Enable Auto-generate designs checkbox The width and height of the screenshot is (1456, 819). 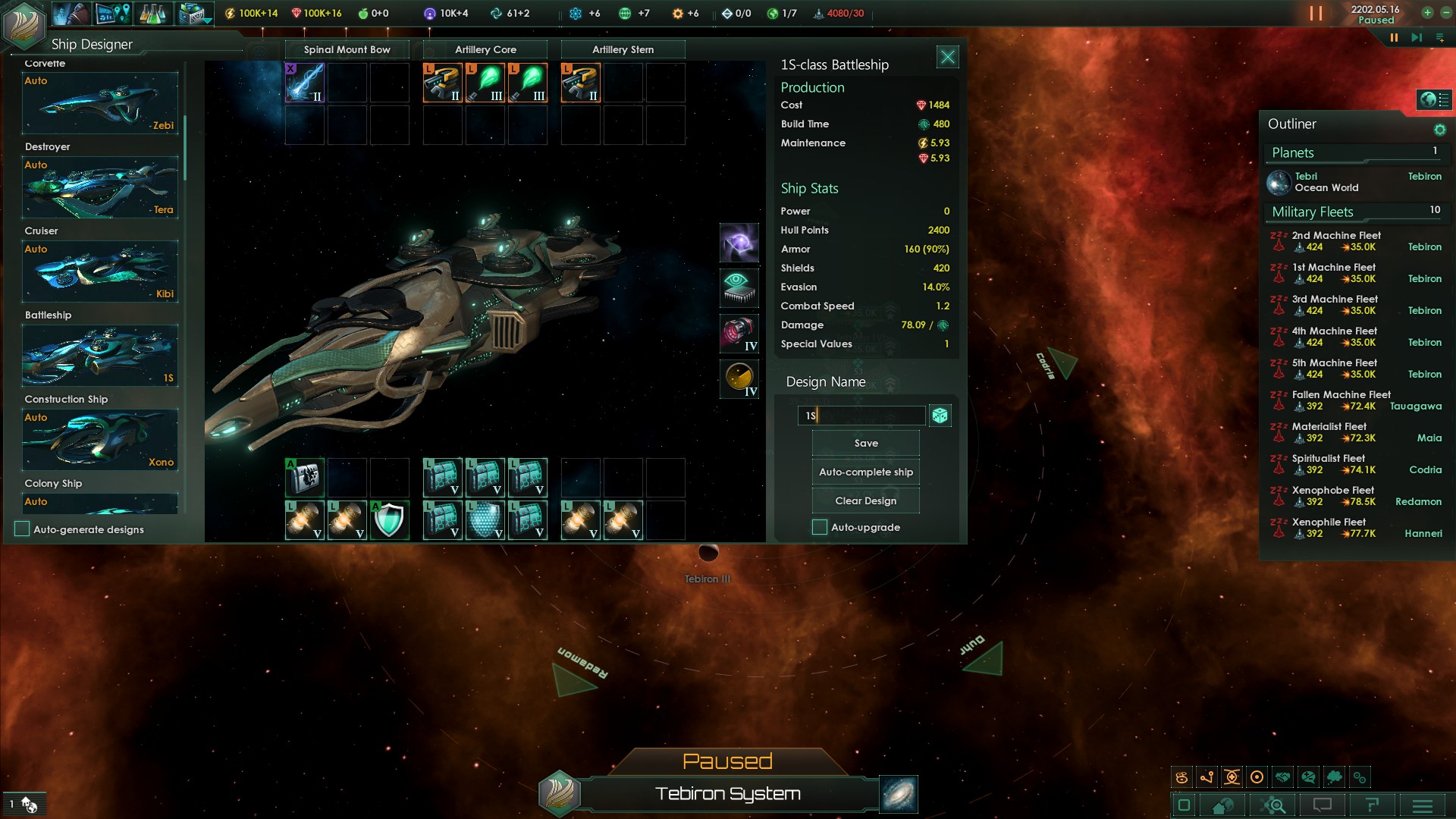(x=22, y=529)
